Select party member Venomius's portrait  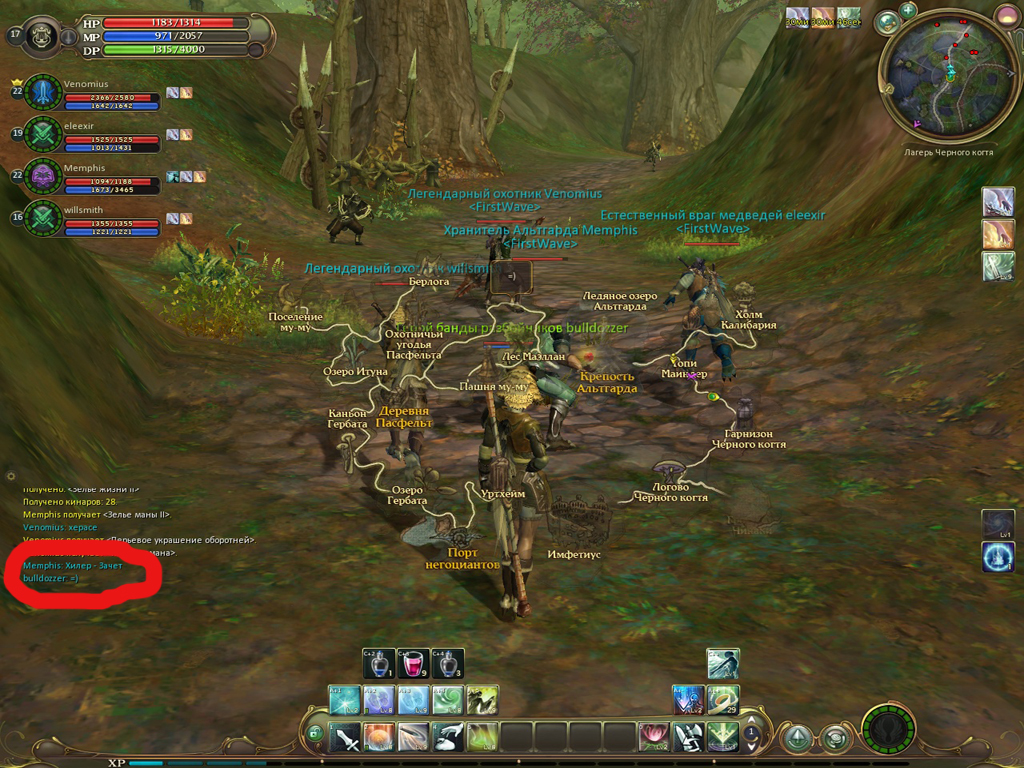[43, 92]
